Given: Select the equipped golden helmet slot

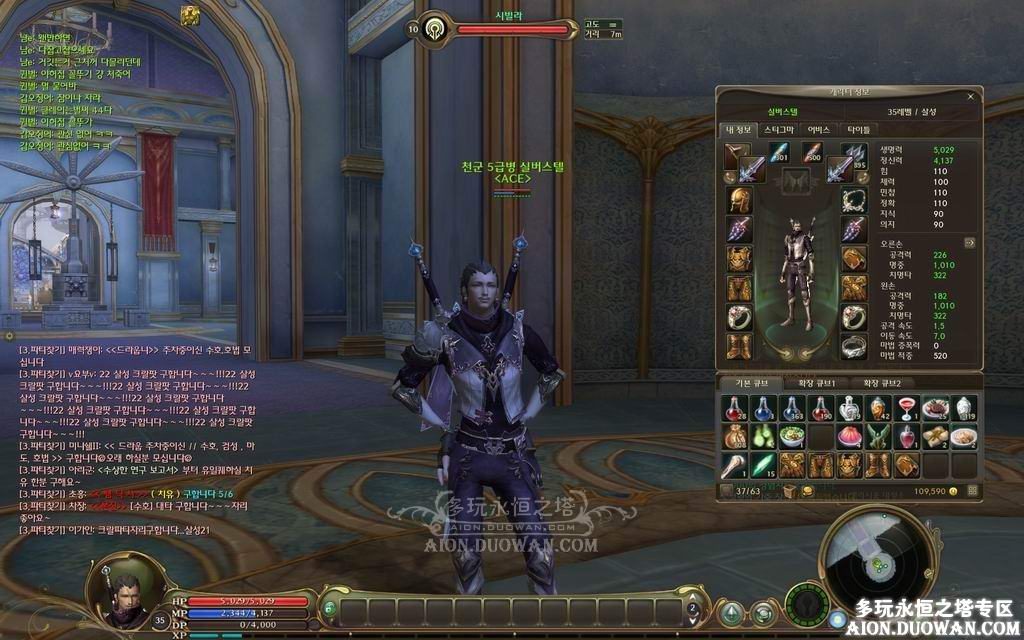Looking at the screenshot, I should pos(738,199).
